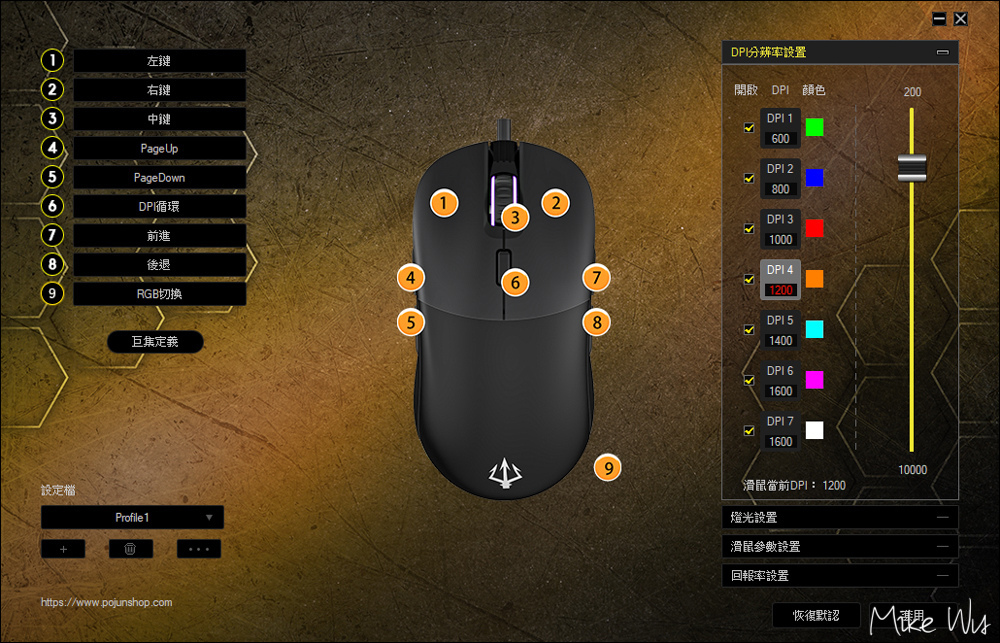Add a new profile with plus button

[63, 549]
